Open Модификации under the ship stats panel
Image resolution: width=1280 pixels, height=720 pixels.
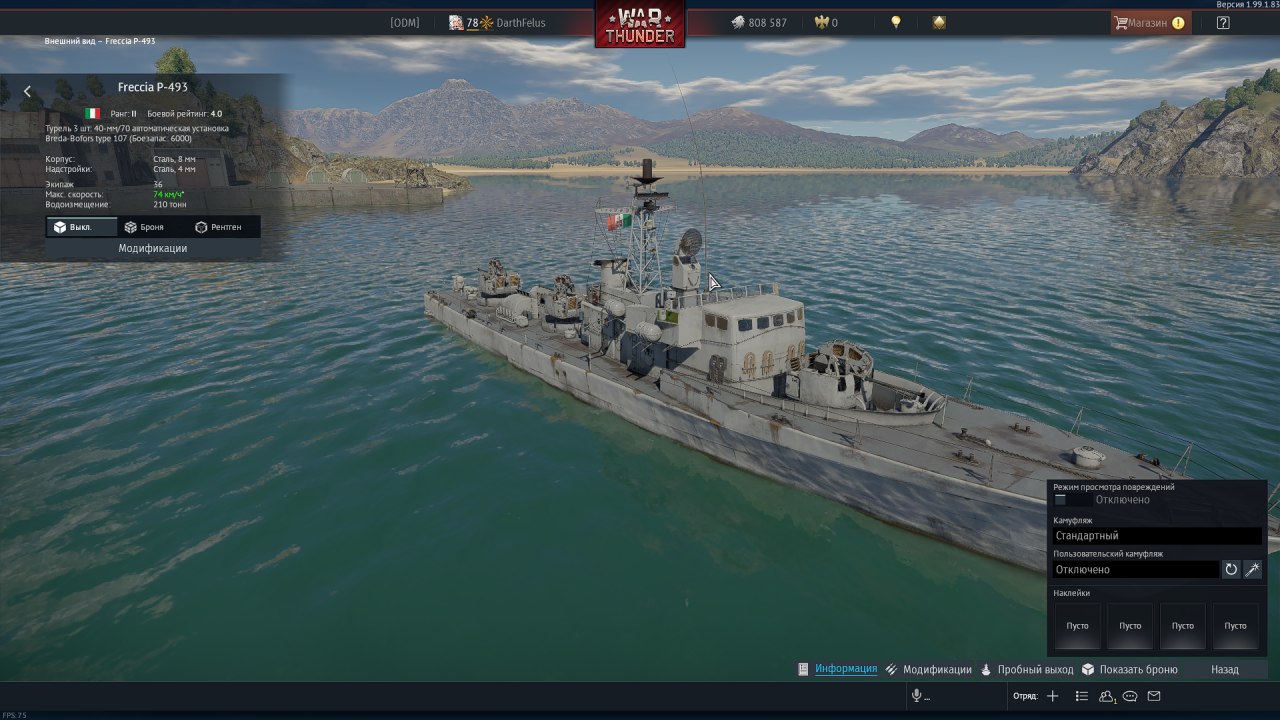(152, 248)
